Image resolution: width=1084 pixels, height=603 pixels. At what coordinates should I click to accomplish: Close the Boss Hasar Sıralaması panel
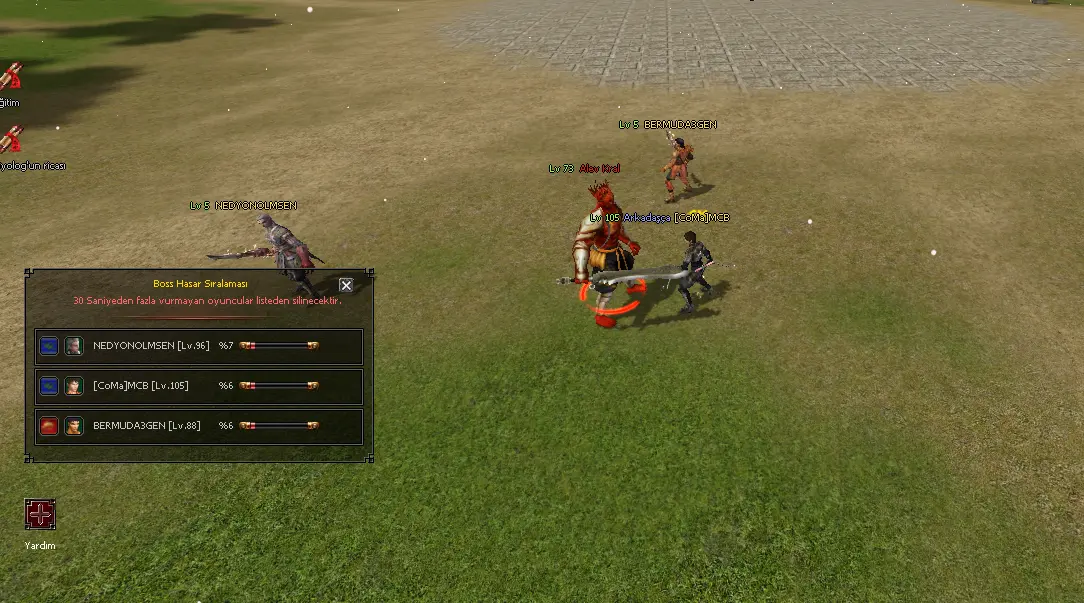point(346,285)
